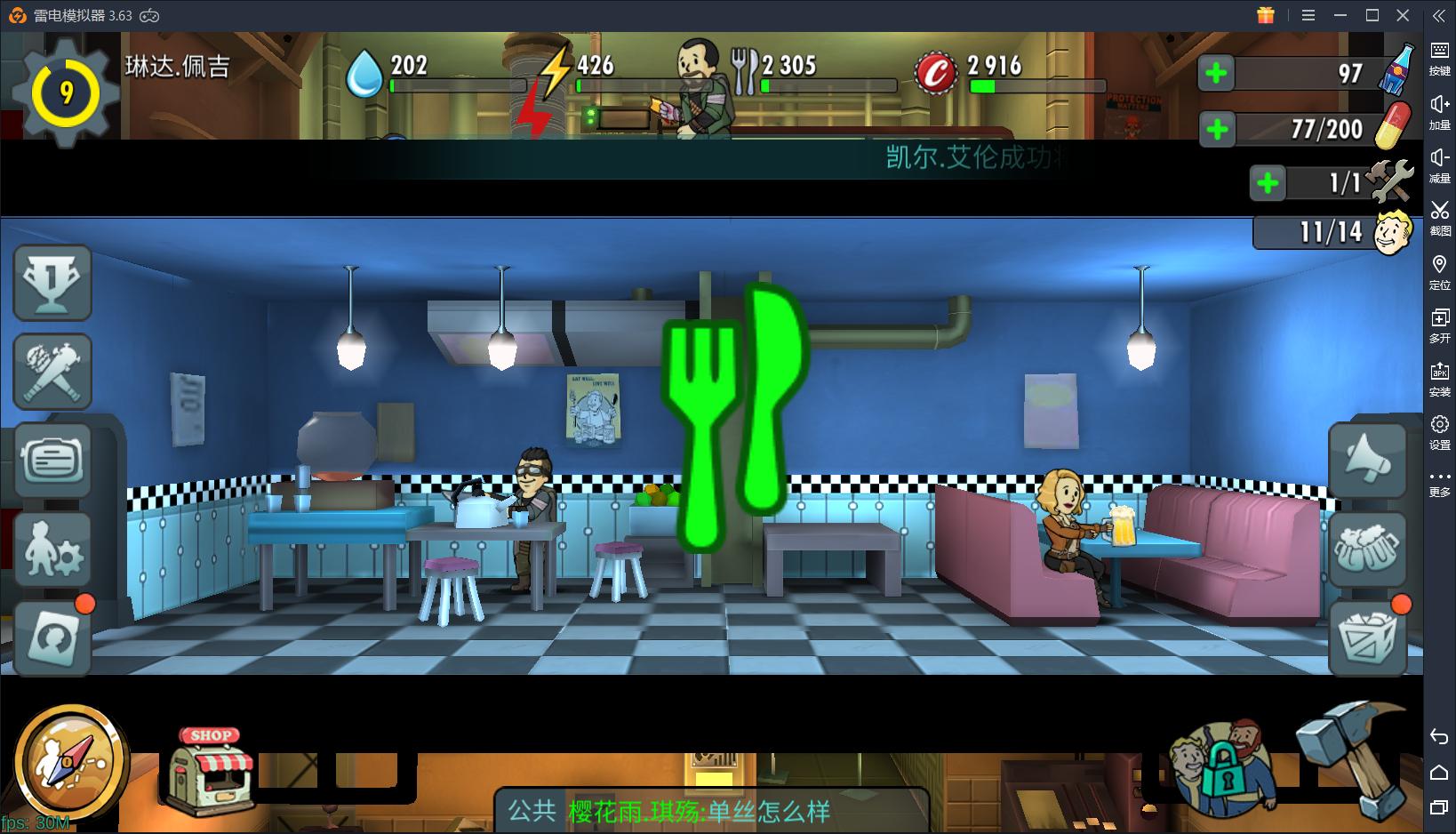
Task: Open the crossed weapons crafting menu
Action: pyautogui.click(x=52, y=371)
